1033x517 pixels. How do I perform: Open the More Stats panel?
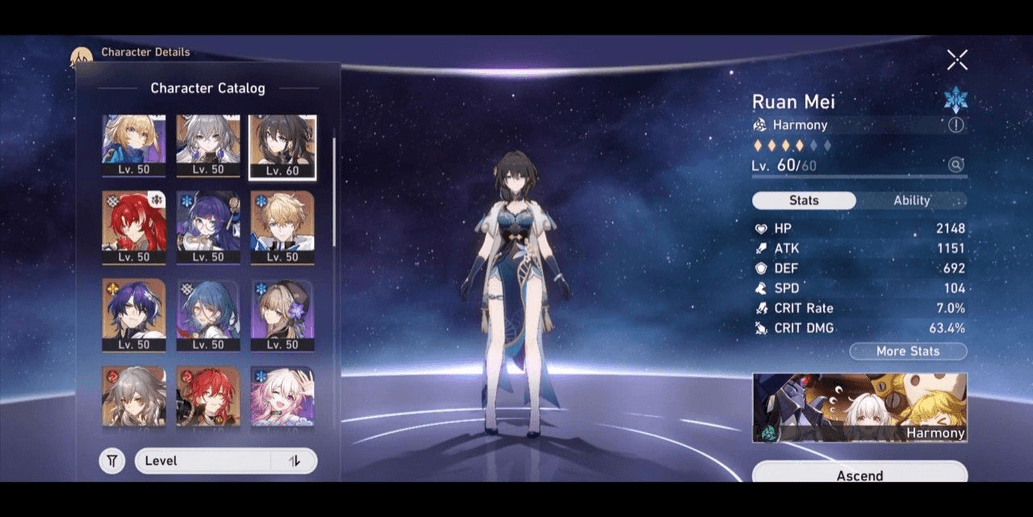pos(907,351)
